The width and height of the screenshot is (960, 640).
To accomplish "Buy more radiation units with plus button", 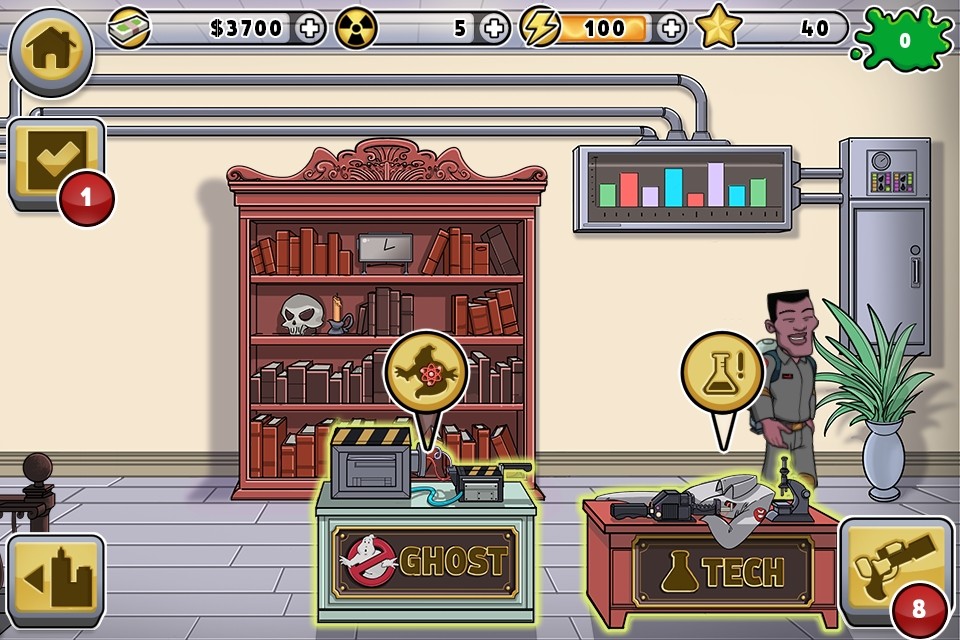I will click(x=494, y=28).
